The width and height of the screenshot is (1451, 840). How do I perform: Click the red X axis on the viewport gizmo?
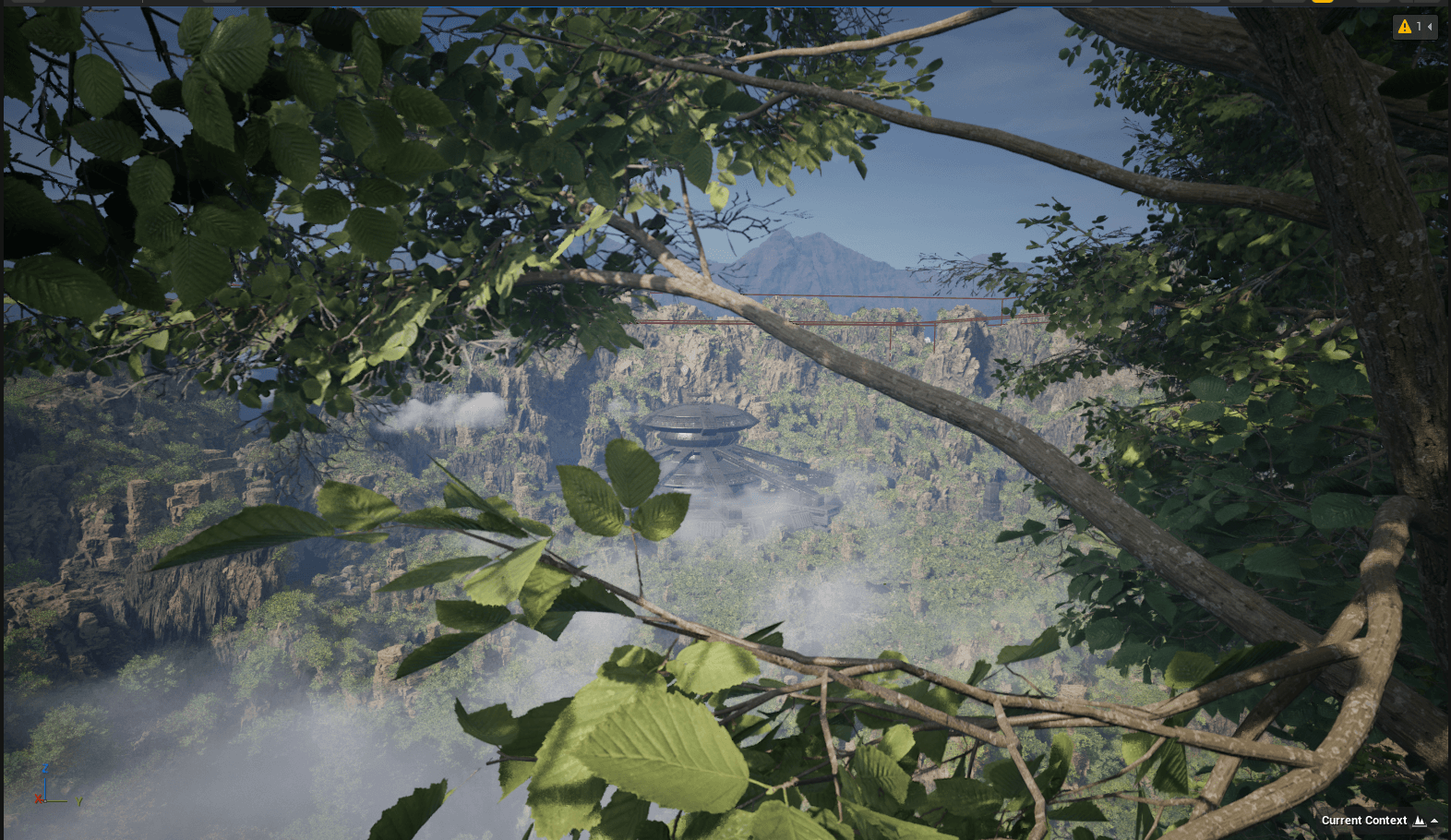39,799
